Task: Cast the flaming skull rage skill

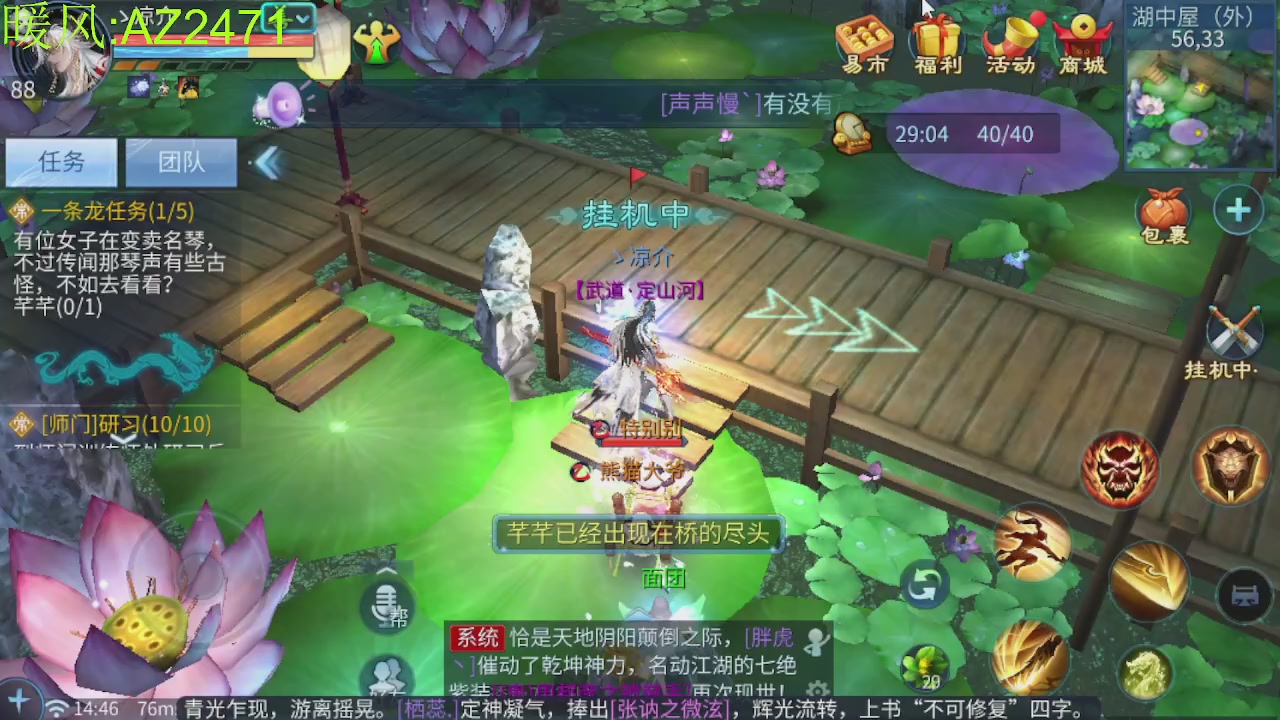Action: [x=1119, y=466]
